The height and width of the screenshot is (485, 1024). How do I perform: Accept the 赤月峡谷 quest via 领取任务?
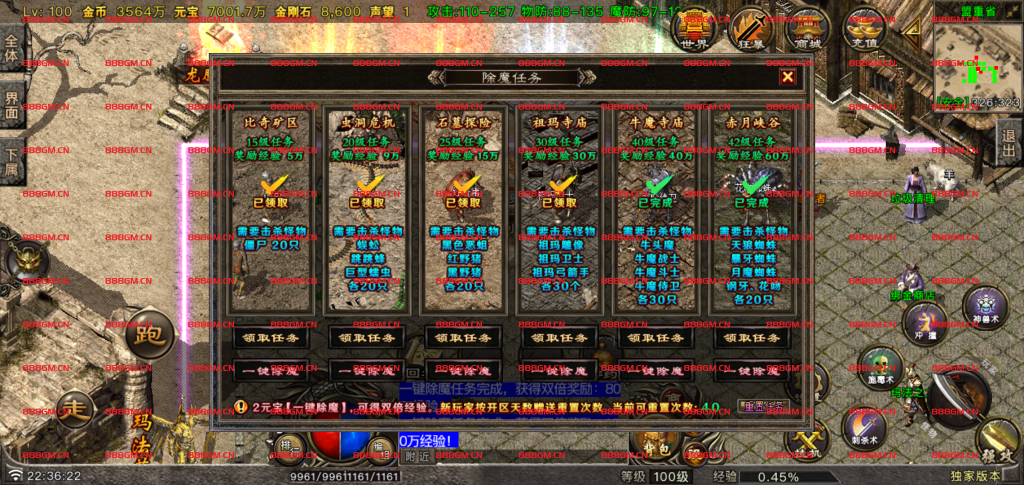[x=752, y=338]
